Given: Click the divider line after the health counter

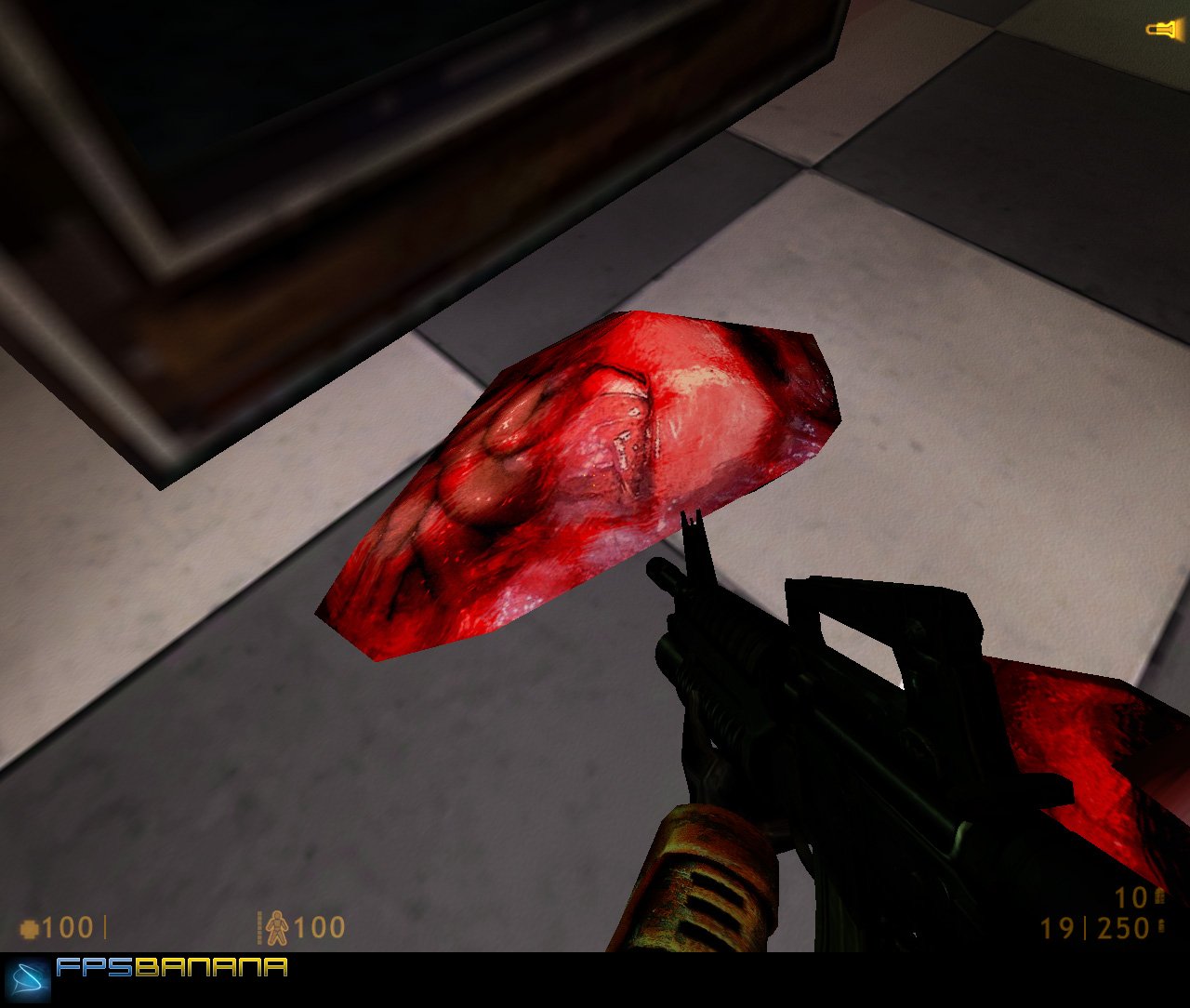Looking at the screenshot, I should click(105, 926).
